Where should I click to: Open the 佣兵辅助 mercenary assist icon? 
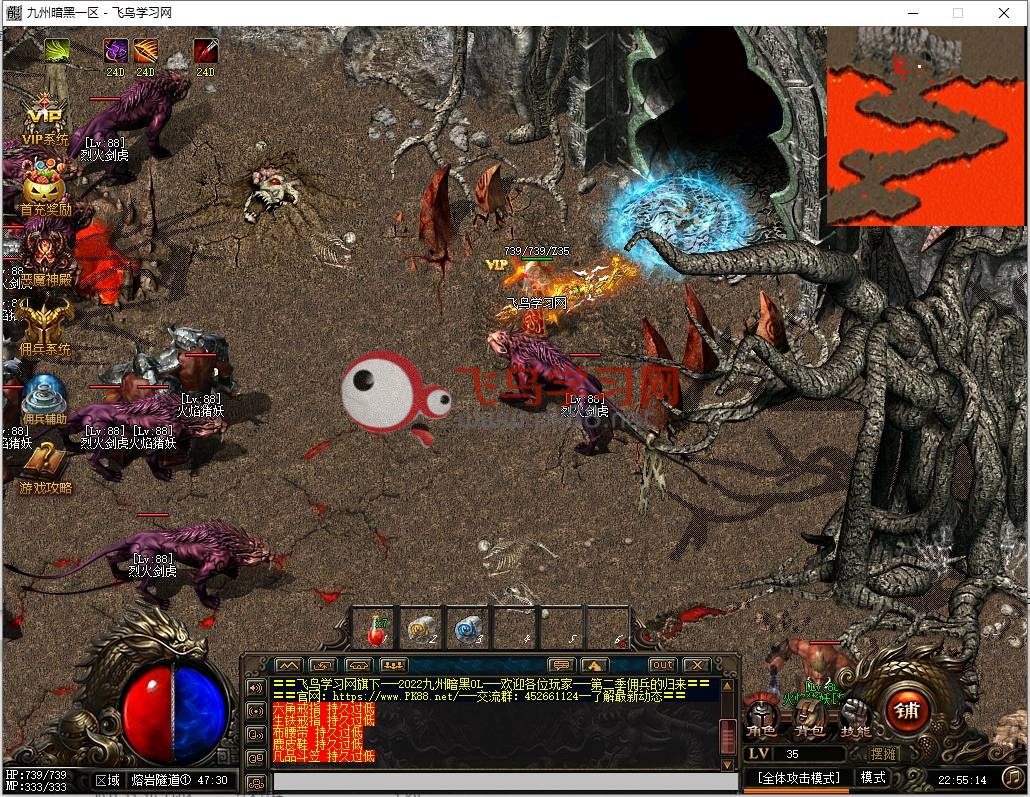coord(44,395)
